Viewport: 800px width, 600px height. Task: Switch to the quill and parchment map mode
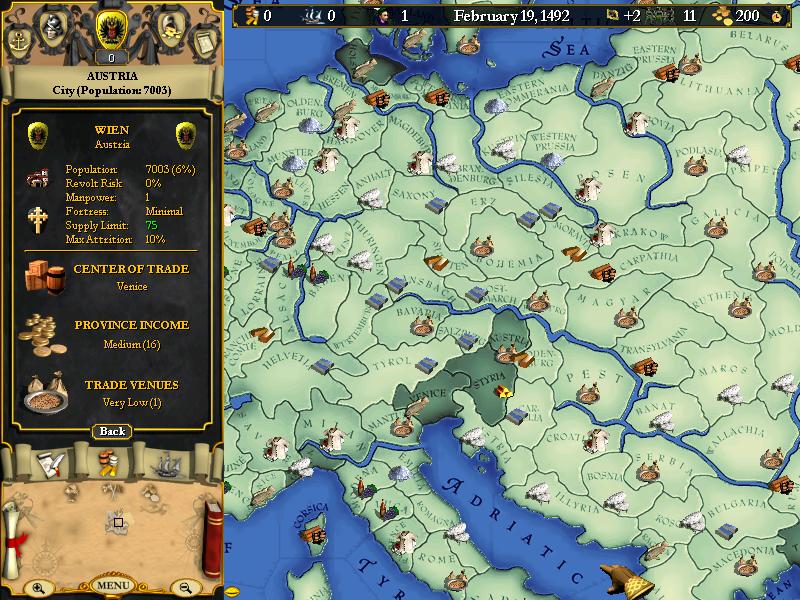pos(52,463)
